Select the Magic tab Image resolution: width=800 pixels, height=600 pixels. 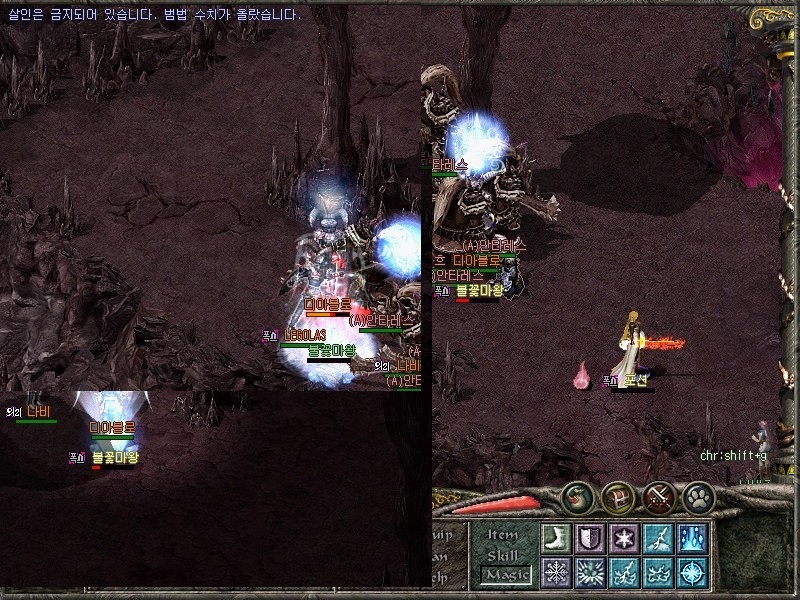pyautogui.click(x=504, y=574)
